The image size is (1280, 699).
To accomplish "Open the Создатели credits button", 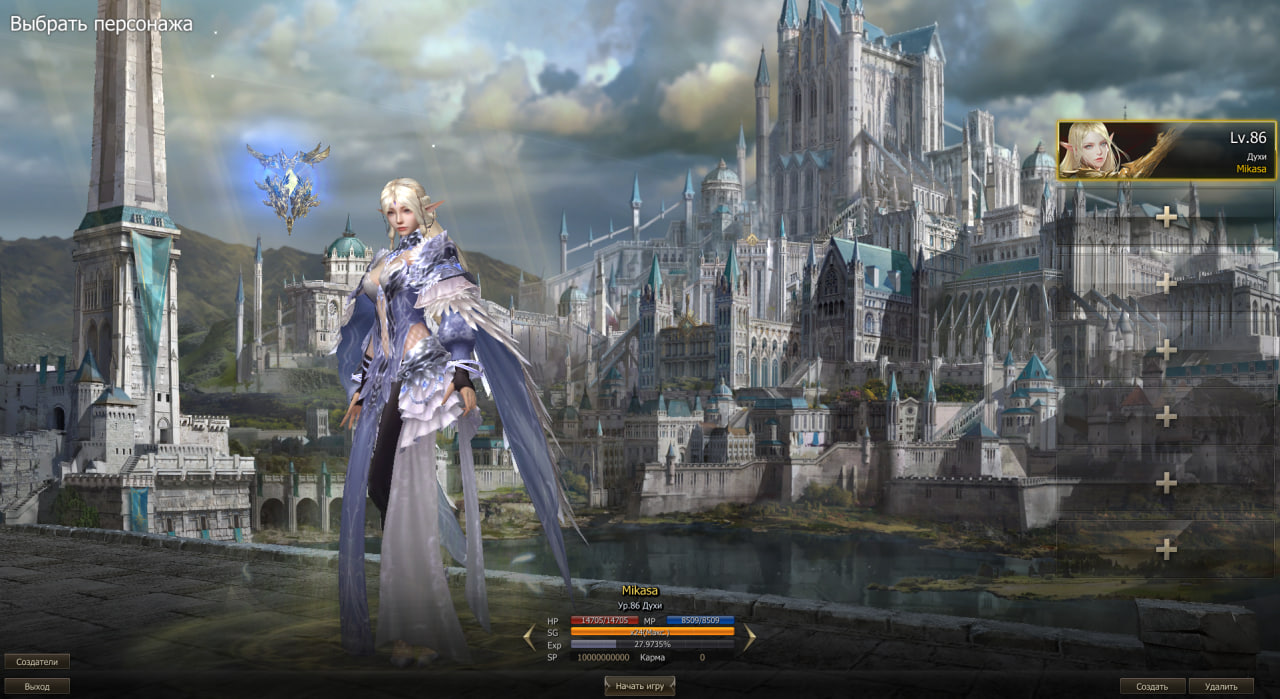I will [x=37, y=661].
